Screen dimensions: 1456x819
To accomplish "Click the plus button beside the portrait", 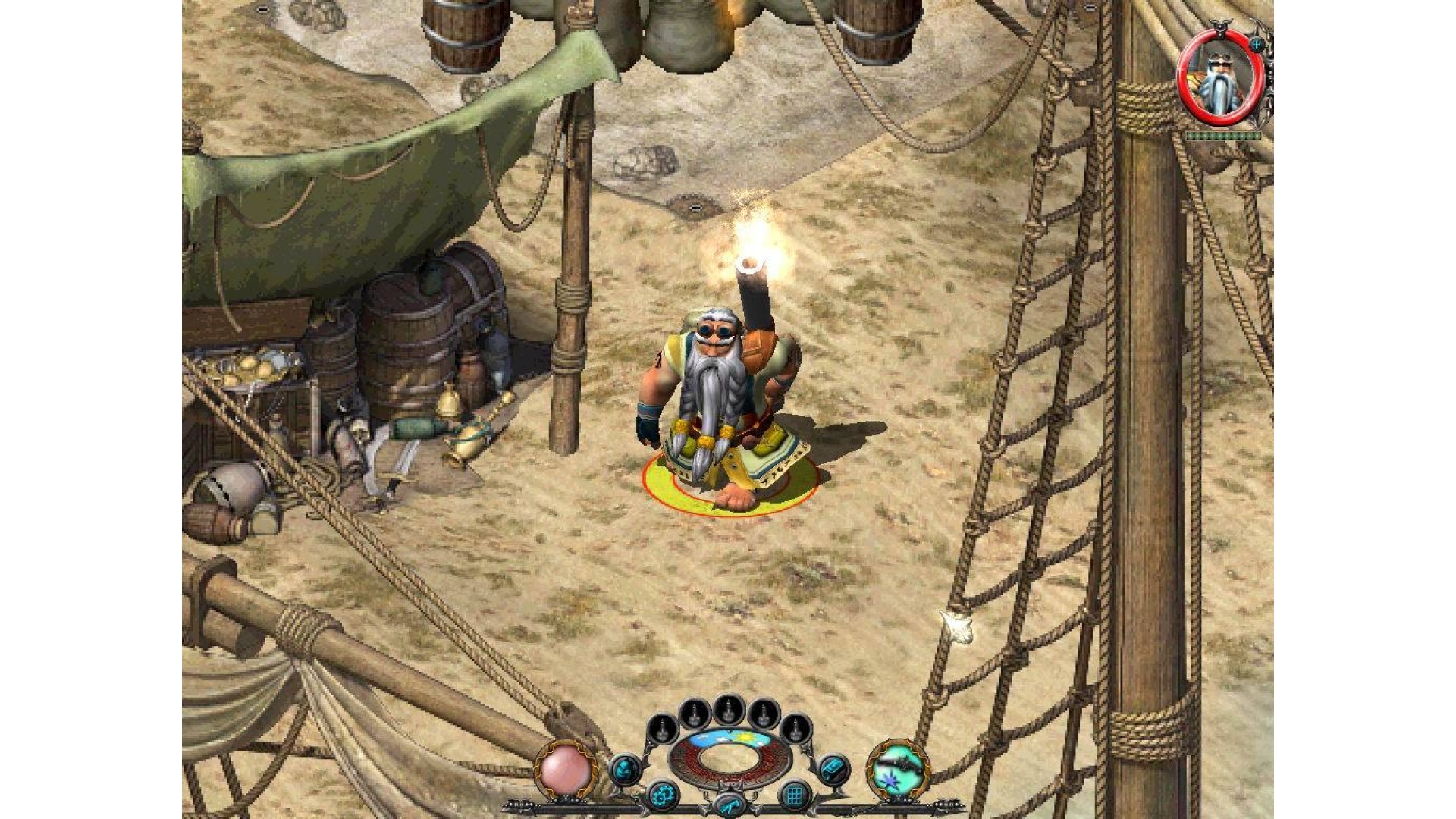I will point(1257,45).
